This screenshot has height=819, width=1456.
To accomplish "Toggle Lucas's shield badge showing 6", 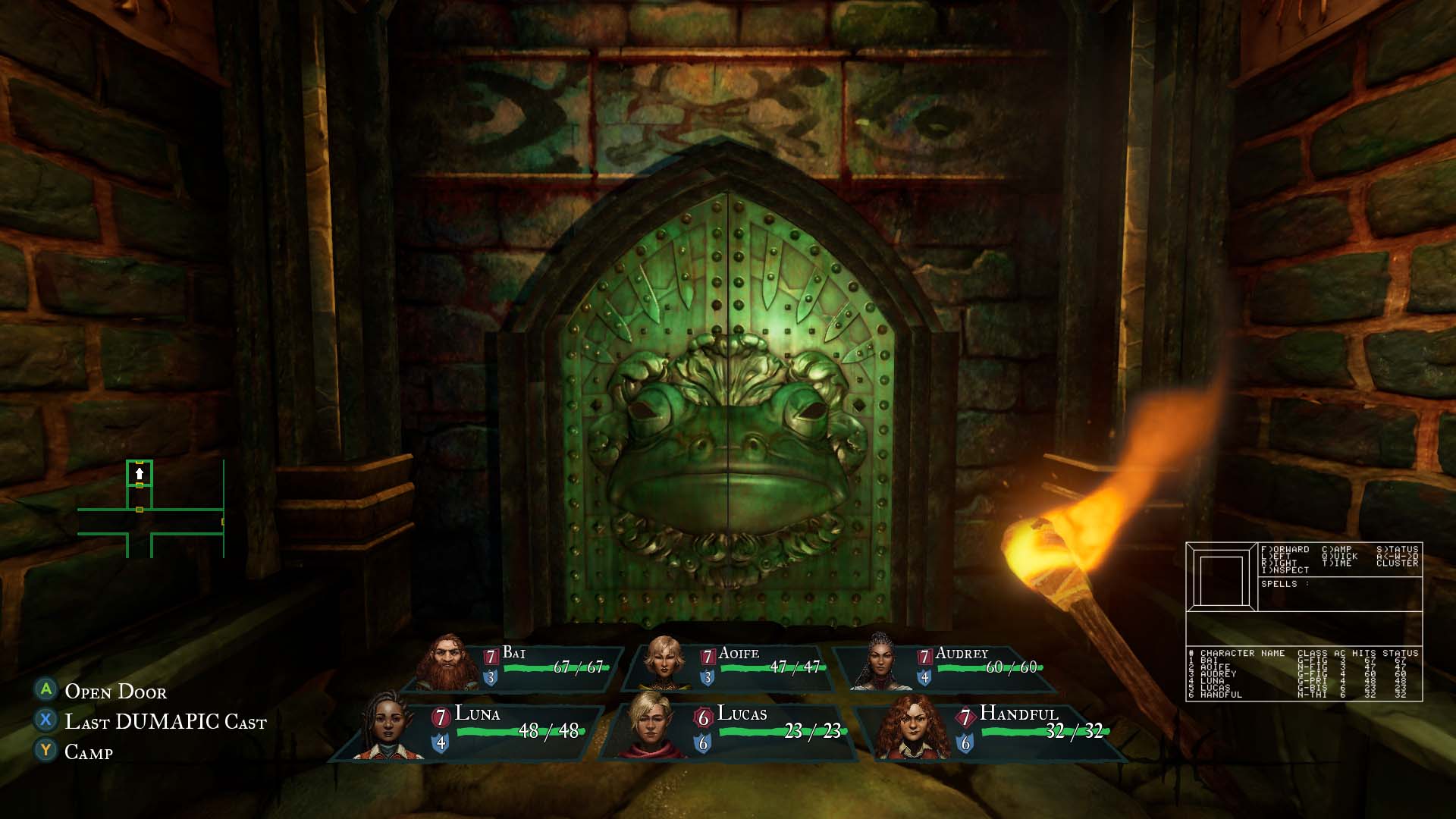I will 704,744.
